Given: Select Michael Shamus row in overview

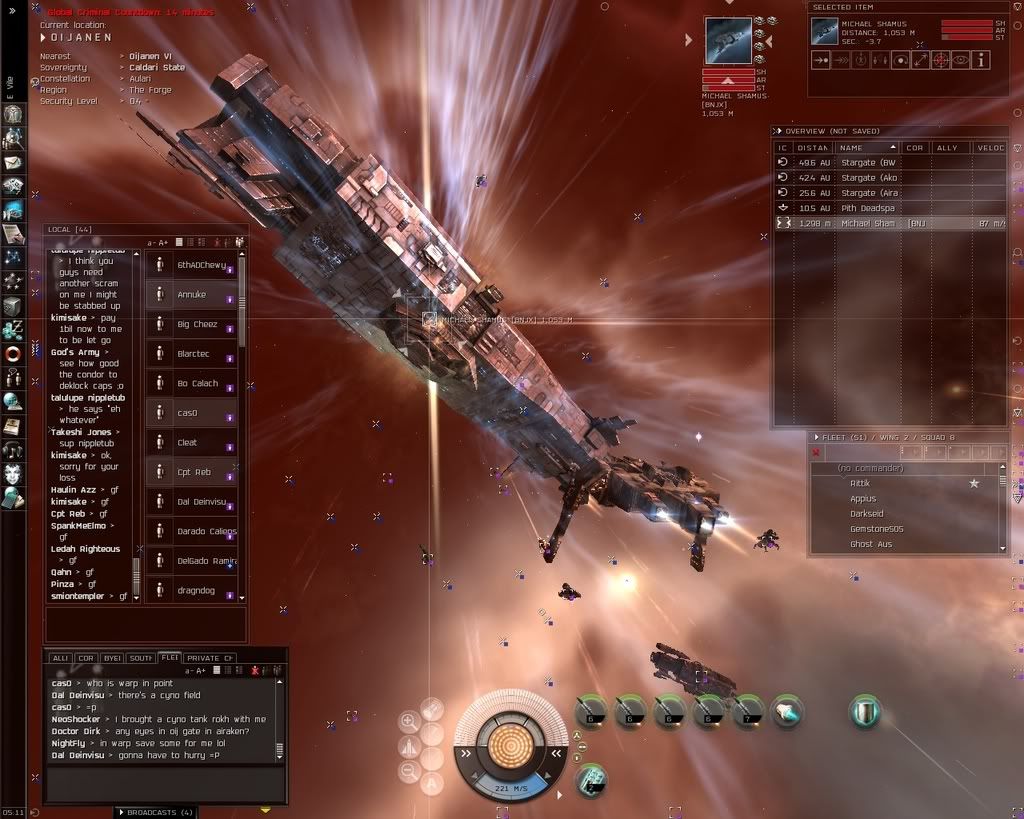Looking at the screenshot, I should coord(868,223).
